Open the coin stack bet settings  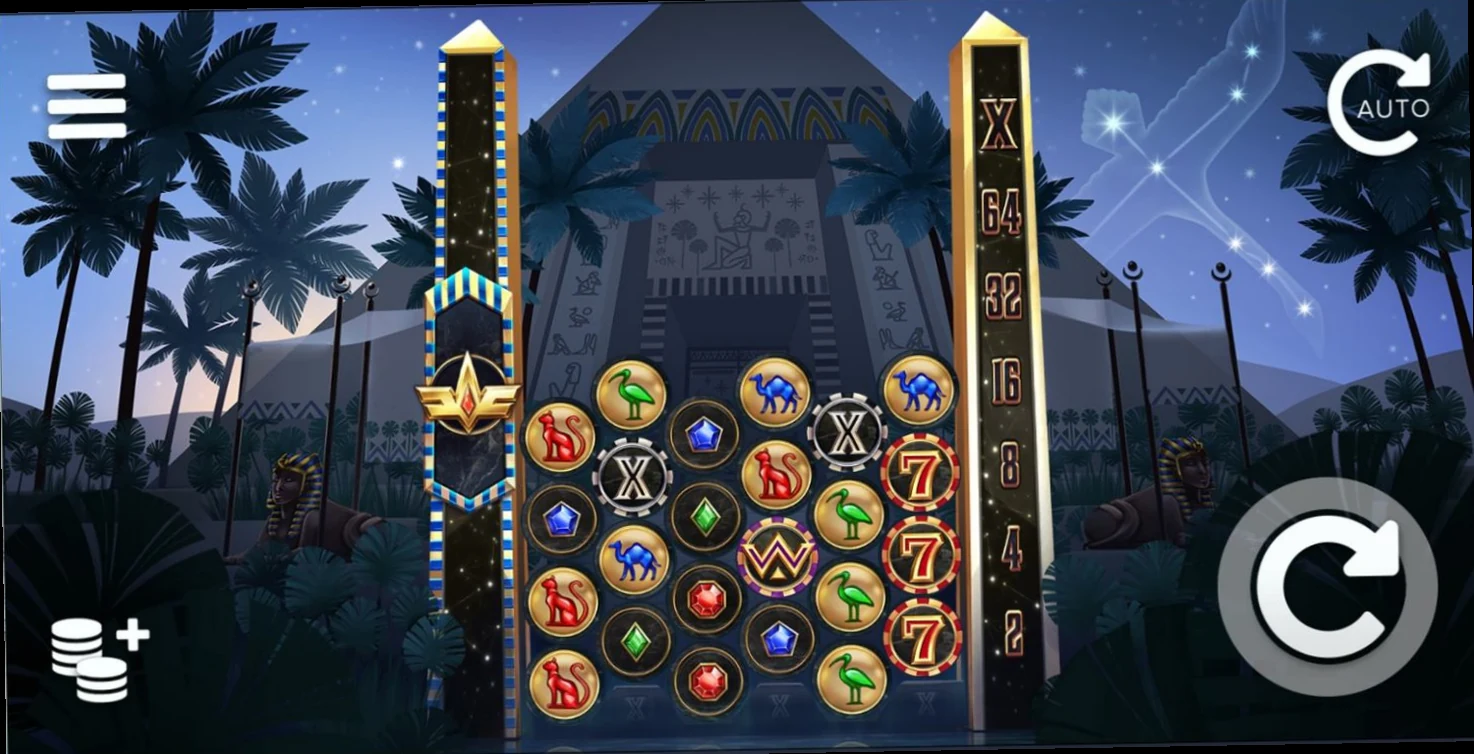[x=98, y=657]
